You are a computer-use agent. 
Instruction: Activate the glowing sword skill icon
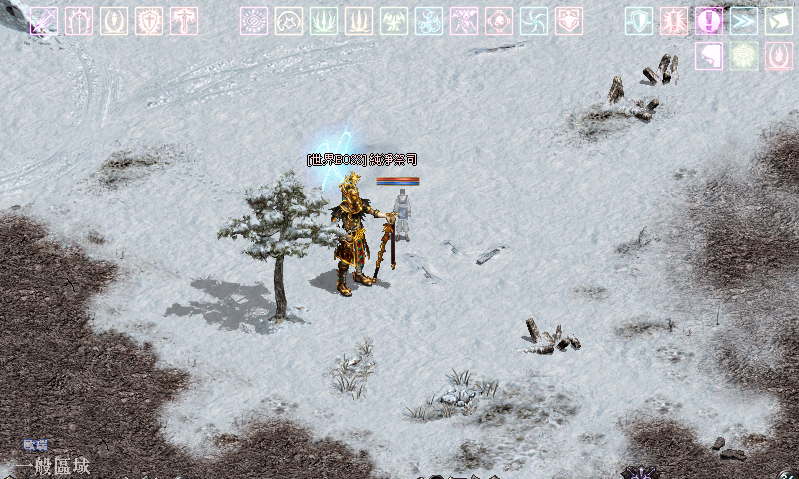(x=44, y=21)
